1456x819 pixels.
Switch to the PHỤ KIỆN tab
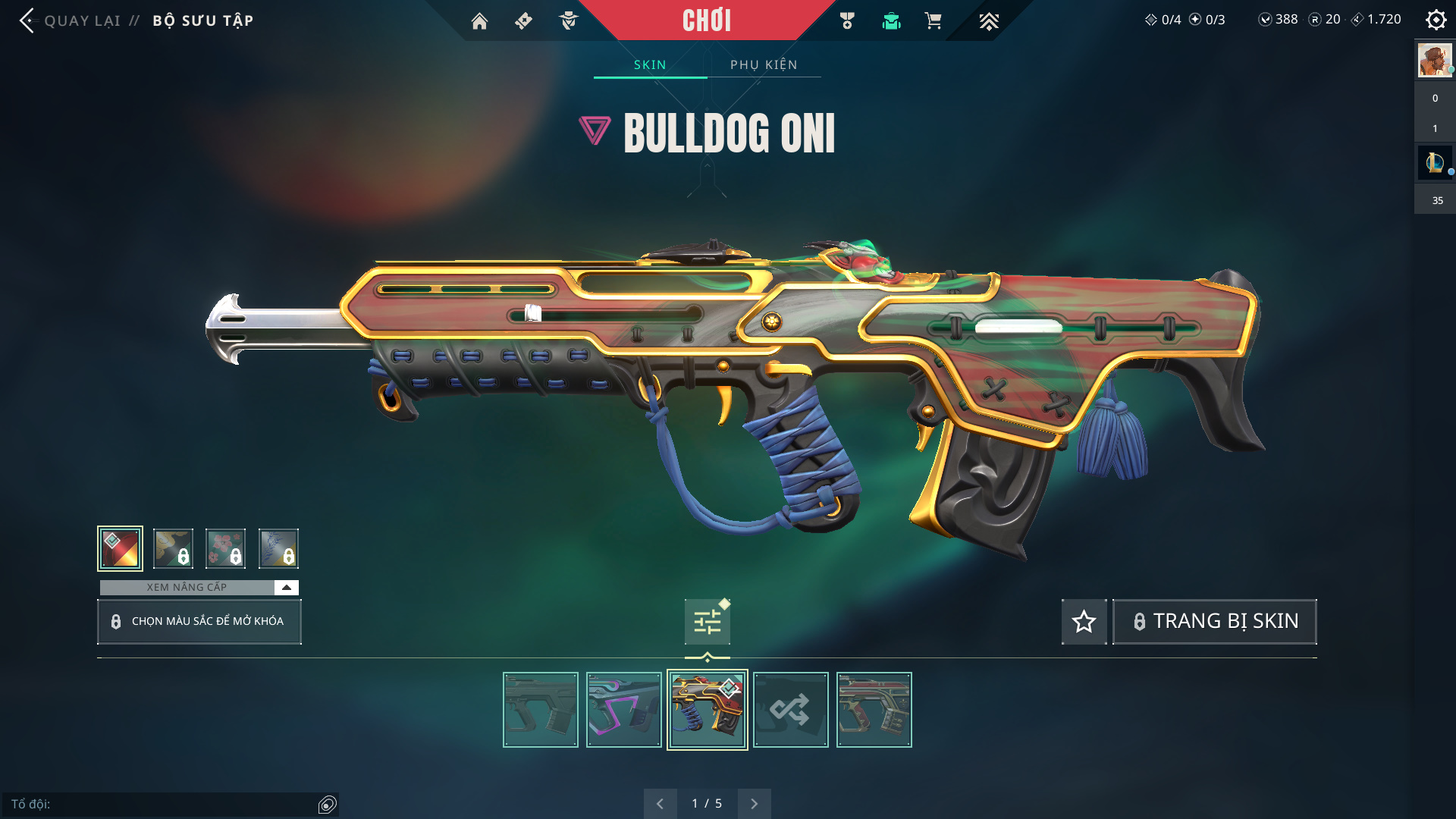click(x=764, y=64)
